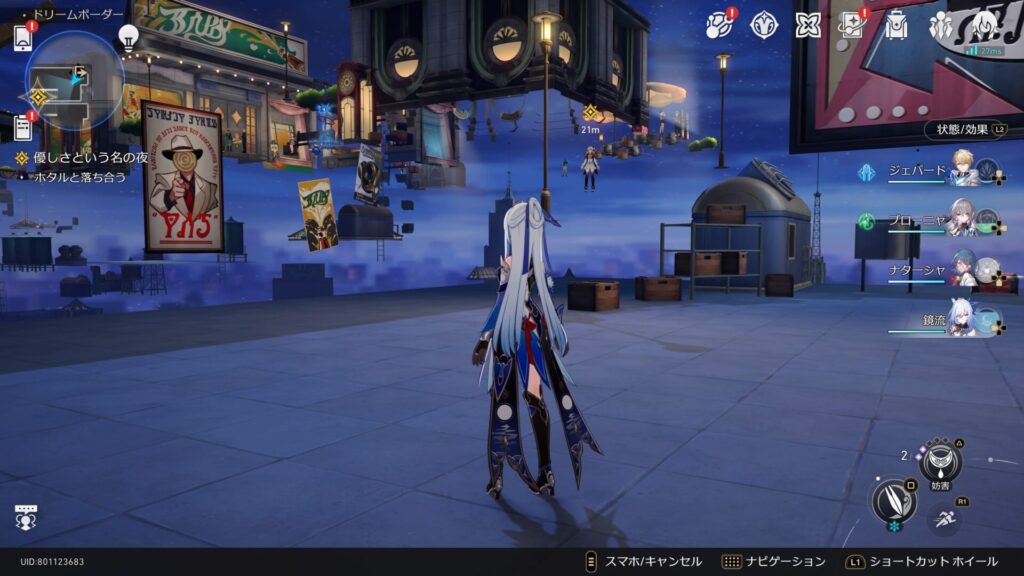Viewport: 1024px width, 576px height.
Task: Open the chat icon in bottom-left corner
Action: [x=26, y=517]
